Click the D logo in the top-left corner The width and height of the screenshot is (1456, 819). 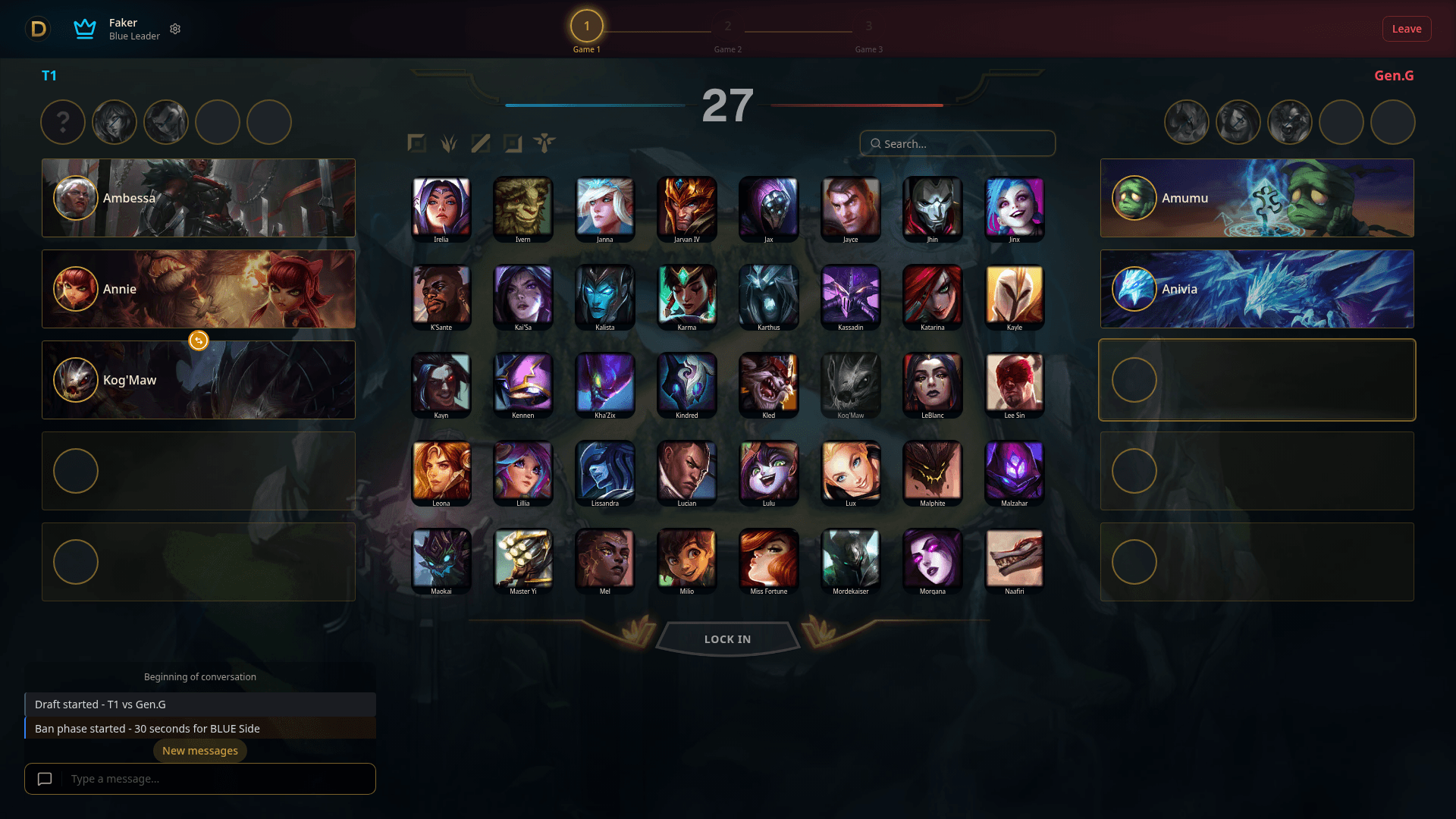click(38, 29)
